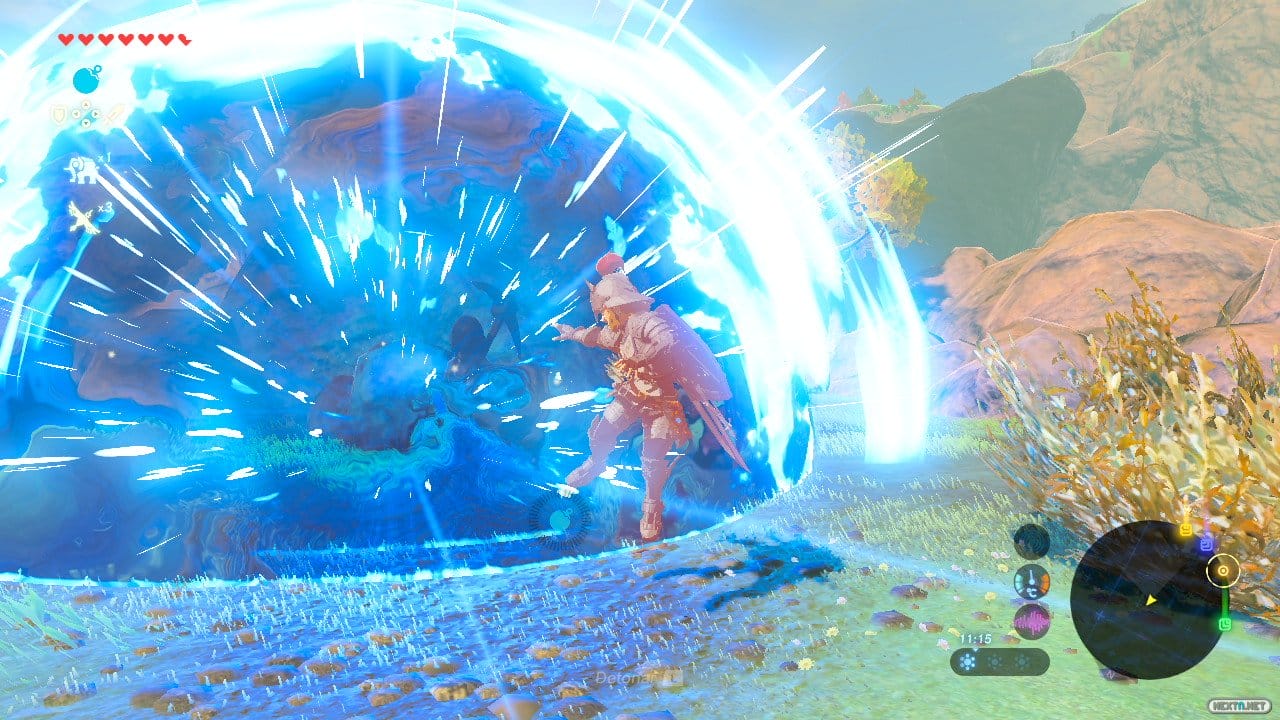Click the NextN.net watermark logo
Viewport: 1280px width, 720px height.
[x=1241, y=704]
